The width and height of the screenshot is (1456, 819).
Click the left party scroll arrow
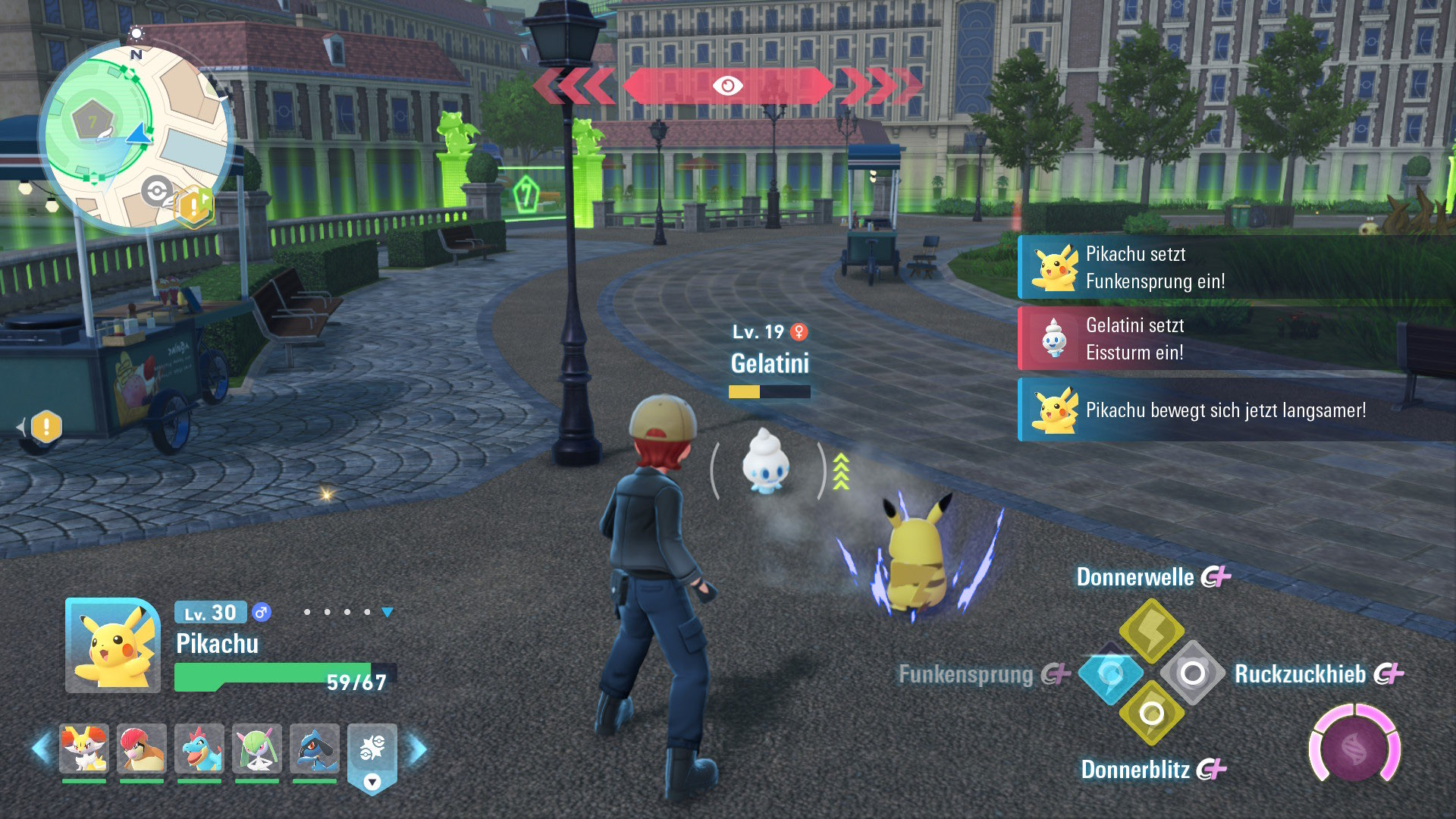click(x=42, y=749)
